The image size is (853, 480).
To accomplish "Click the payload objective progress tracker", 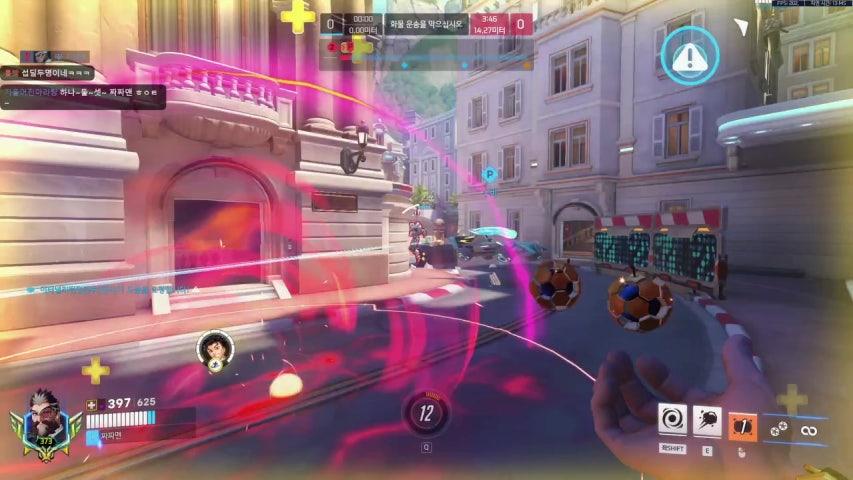I will [x=427, y=24].
